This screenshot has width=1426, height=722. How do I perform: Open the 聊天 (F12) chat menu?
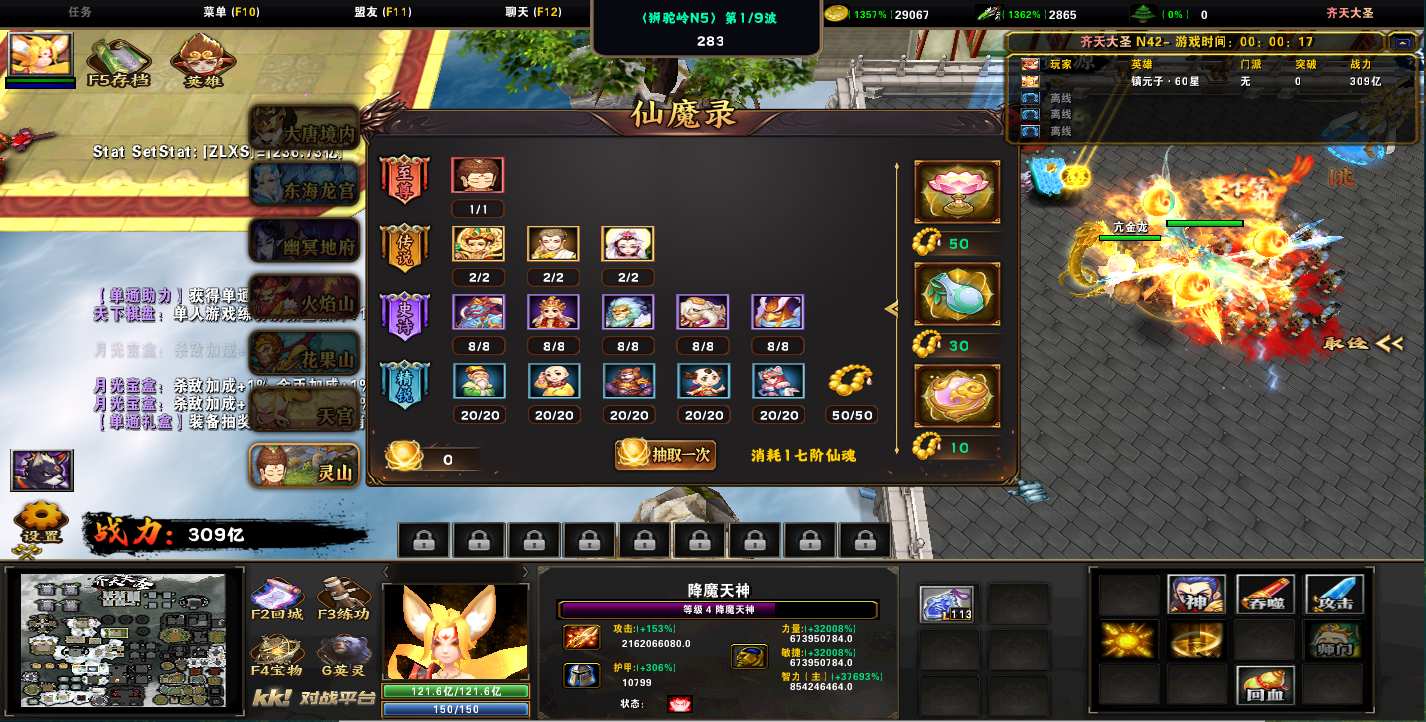point(533,13)
